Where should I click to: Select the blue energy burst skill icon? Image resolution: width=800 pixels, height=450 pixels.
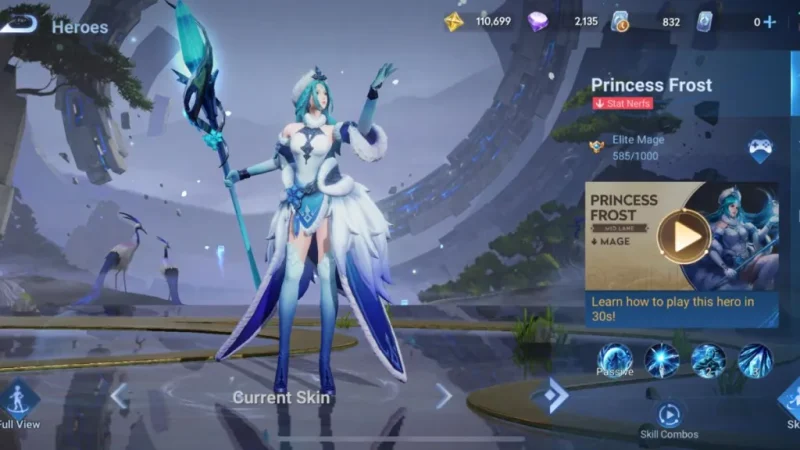click(x=662, y=360)
